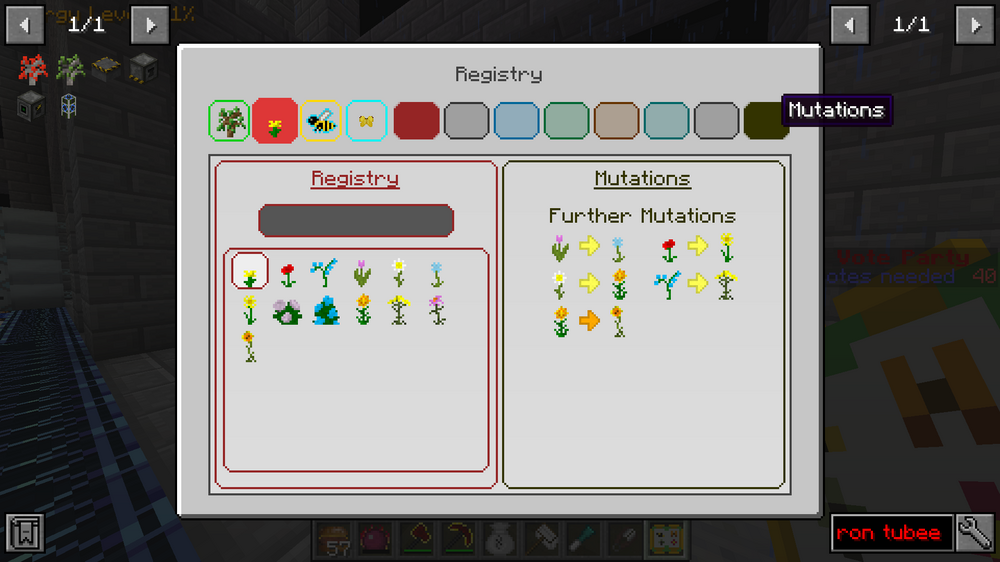The image size is (1000, 562).
Task: Click the registry search field
Action: pyautogui.click(x=355, y=220)
